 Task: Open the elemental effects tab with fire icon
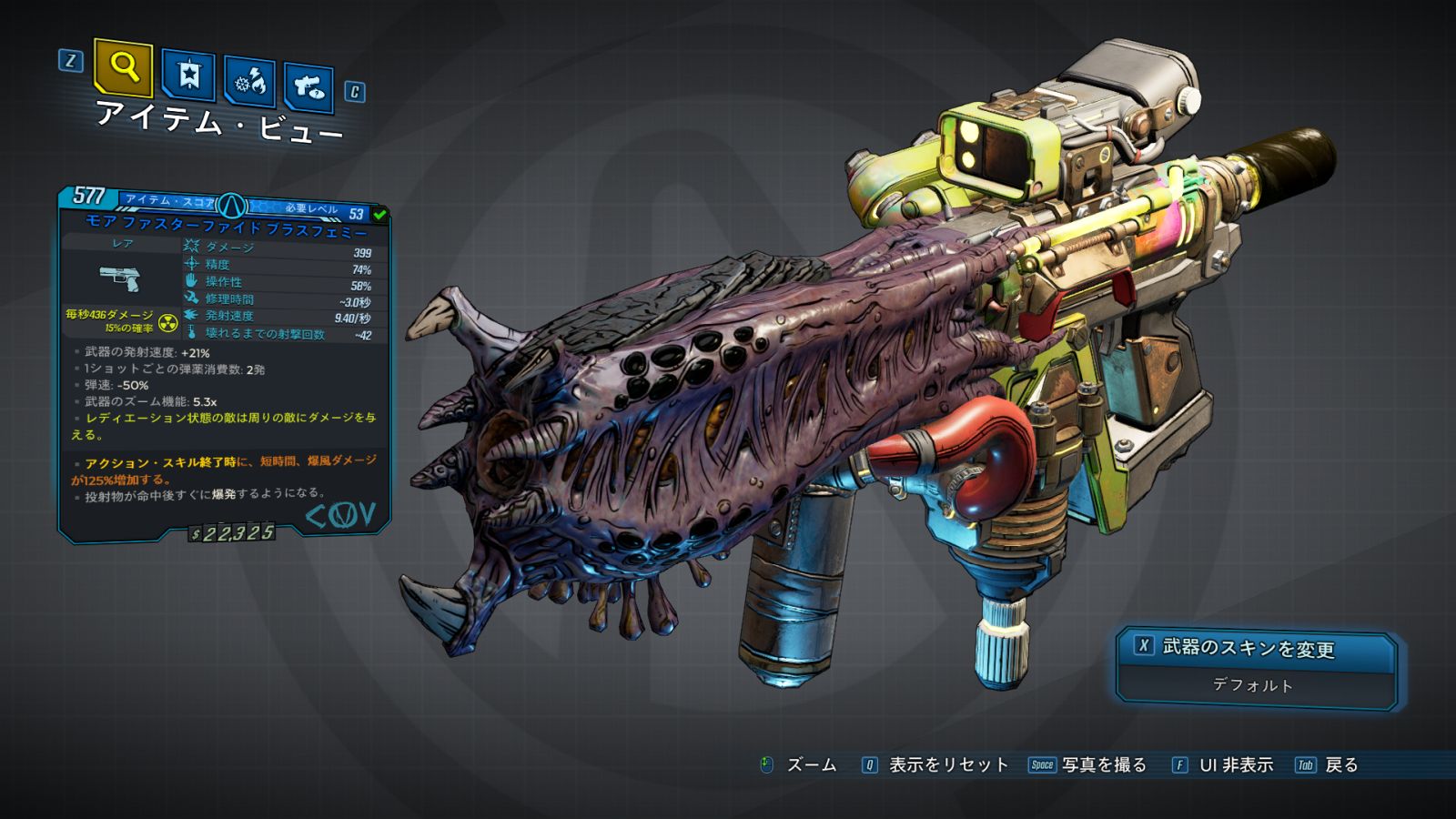250,82
